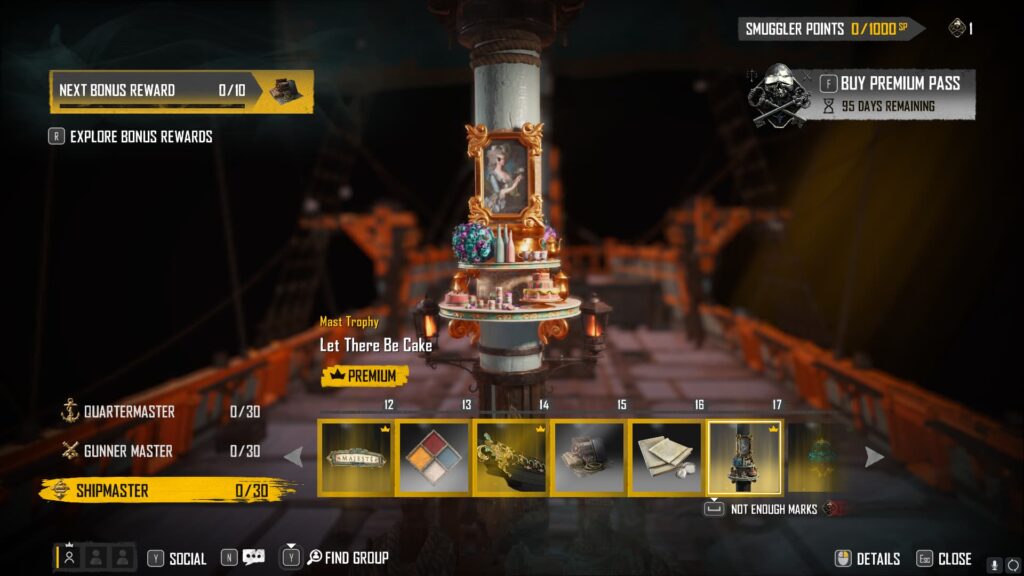
Task: Close the smuggler pass screen
Action: (x=945, y=559)
